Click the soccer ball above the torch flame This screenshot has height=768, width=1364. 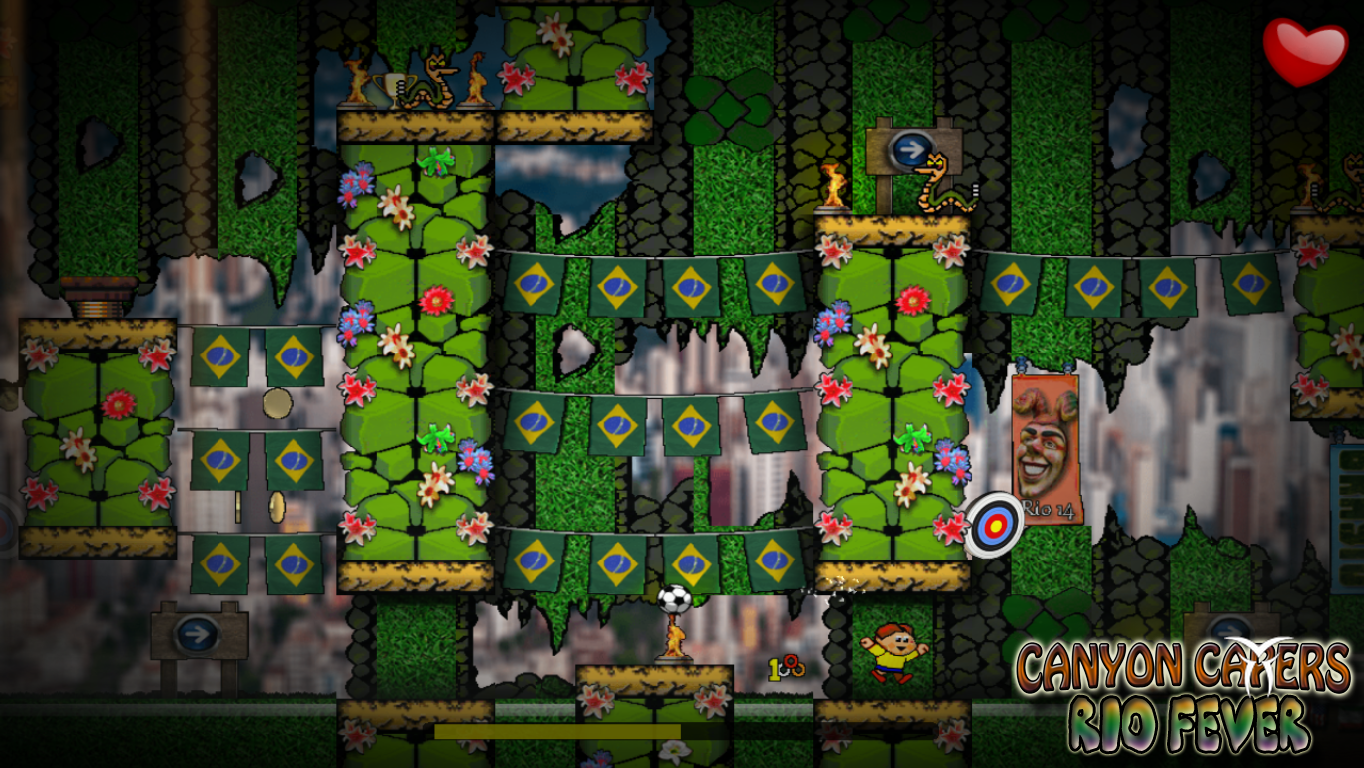[x=676, y=597]
